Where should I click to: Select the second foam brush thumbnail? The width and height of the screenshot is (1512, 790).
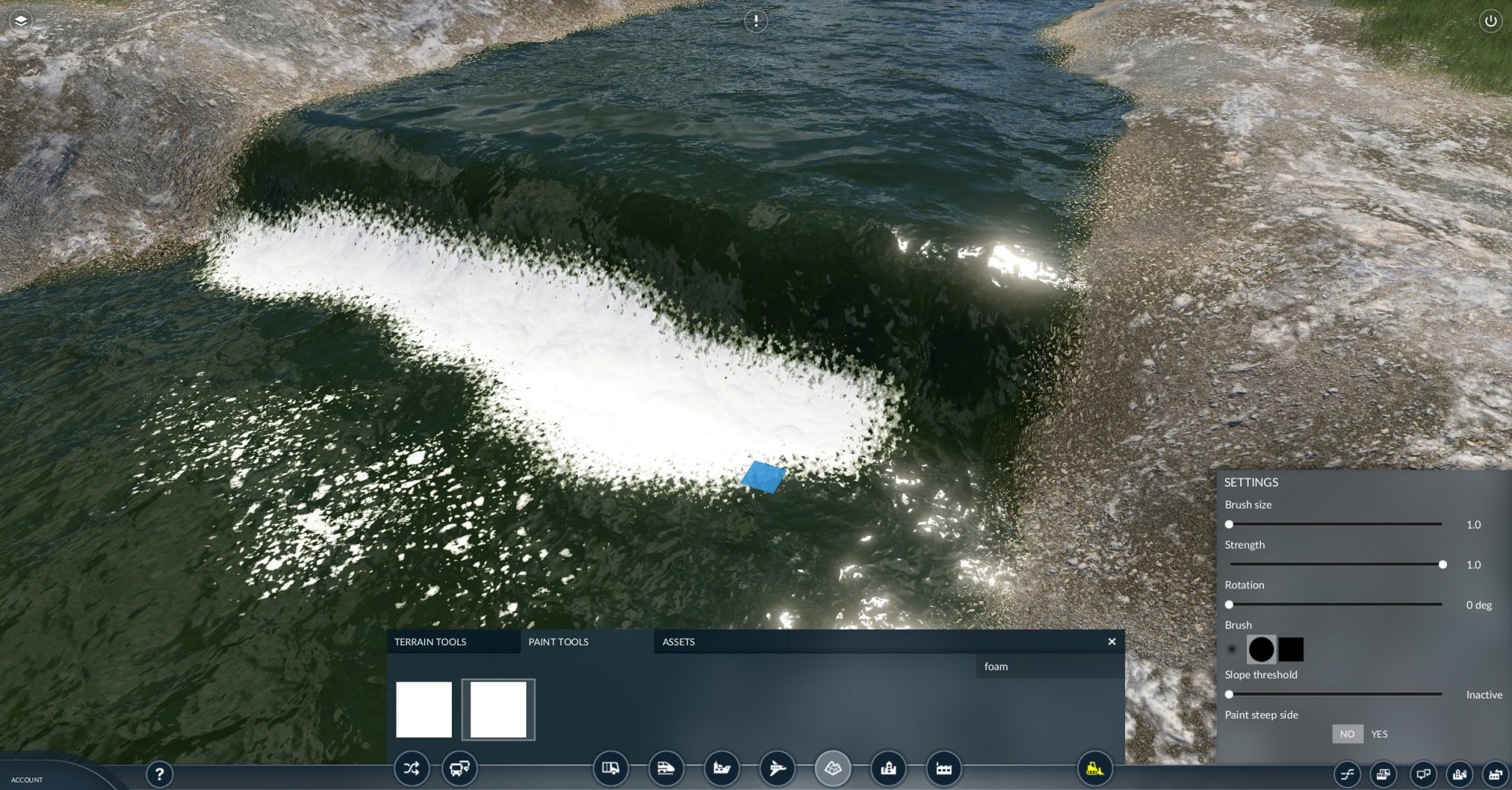498,709
